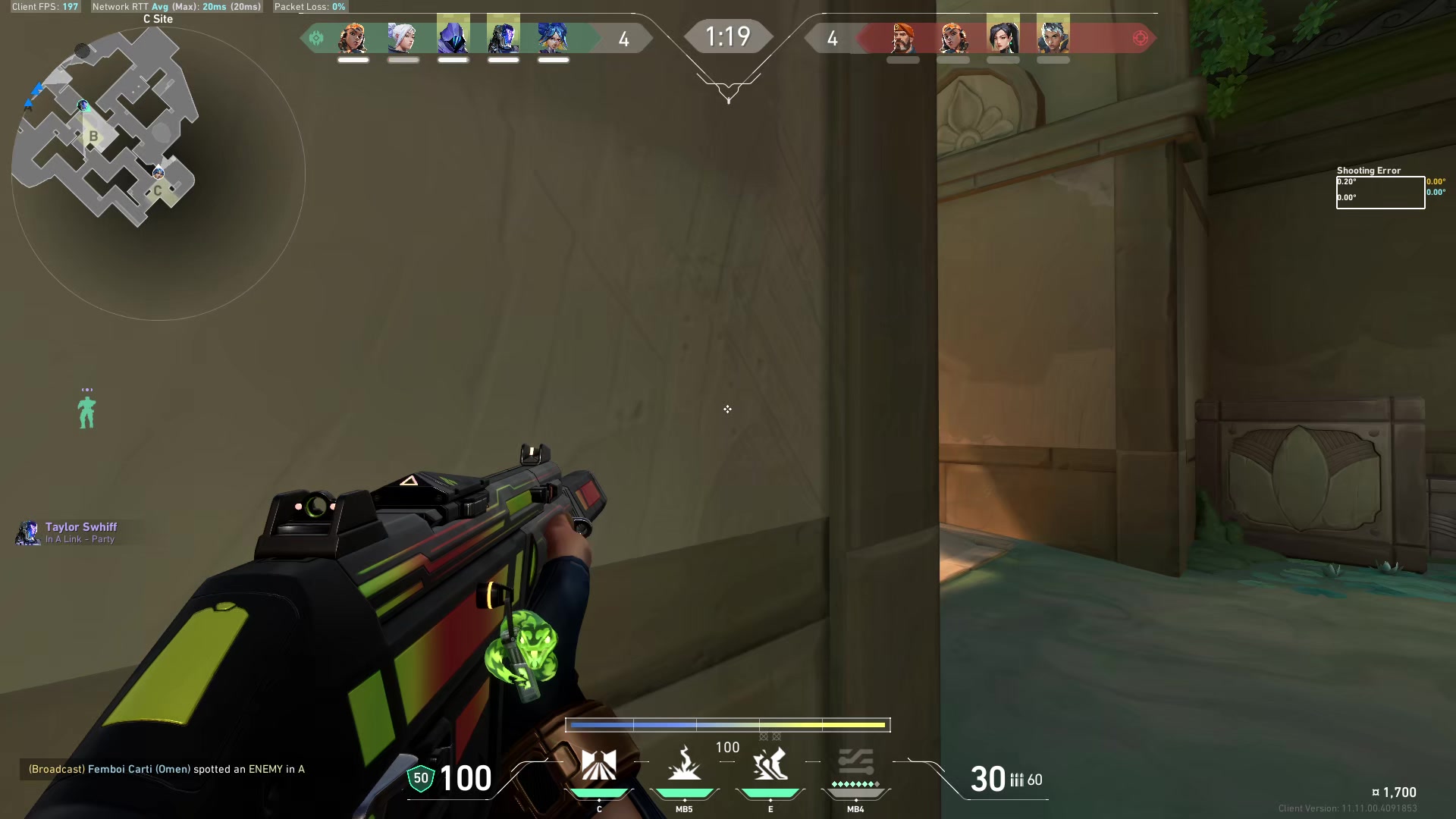The image size is (1456, 819).
Task: Select Jett's white-haired portrait
Action: tap(403, 37)
